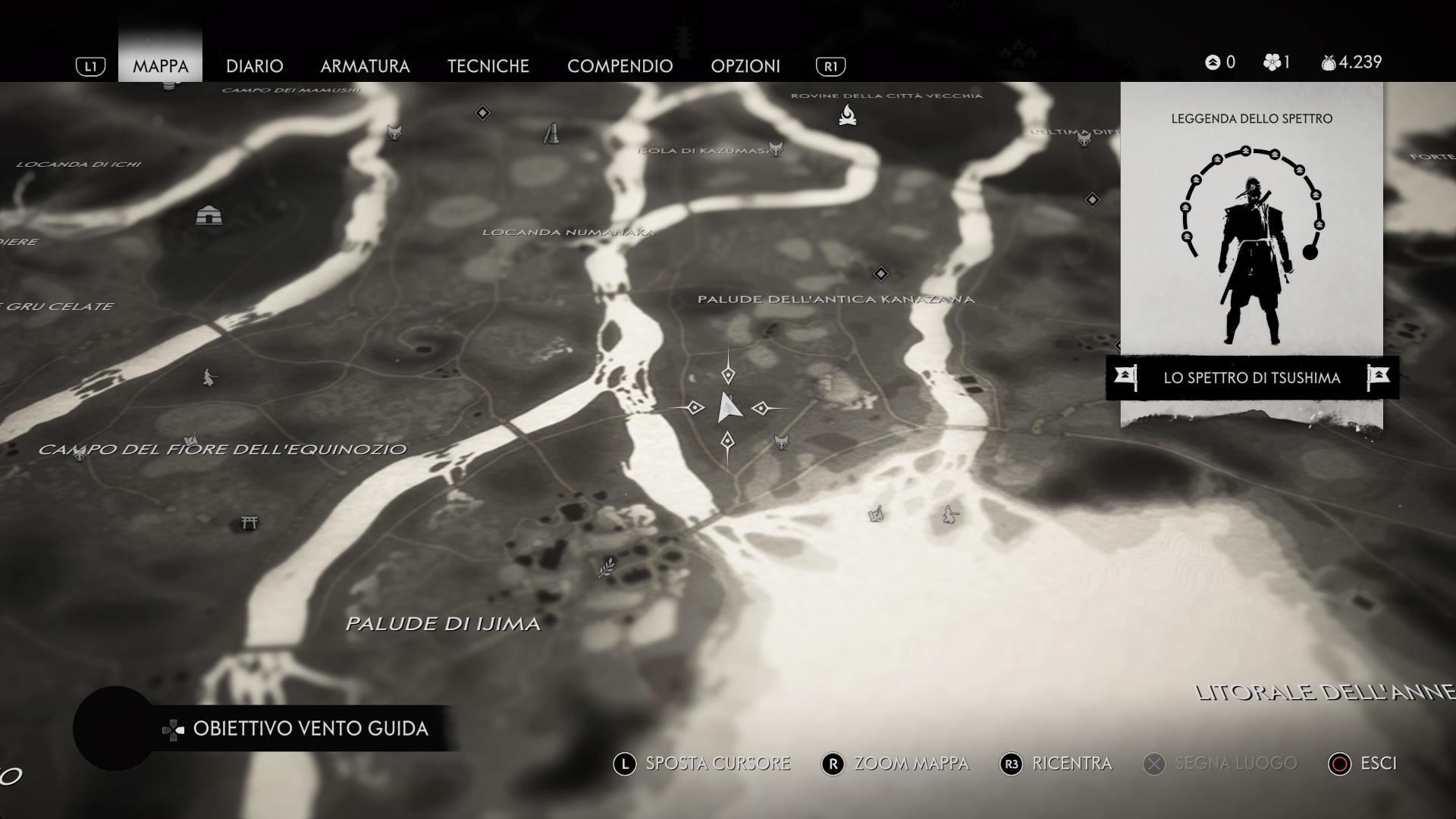
Task: Choose the yurt camp map marker
Action: [209, 215]
